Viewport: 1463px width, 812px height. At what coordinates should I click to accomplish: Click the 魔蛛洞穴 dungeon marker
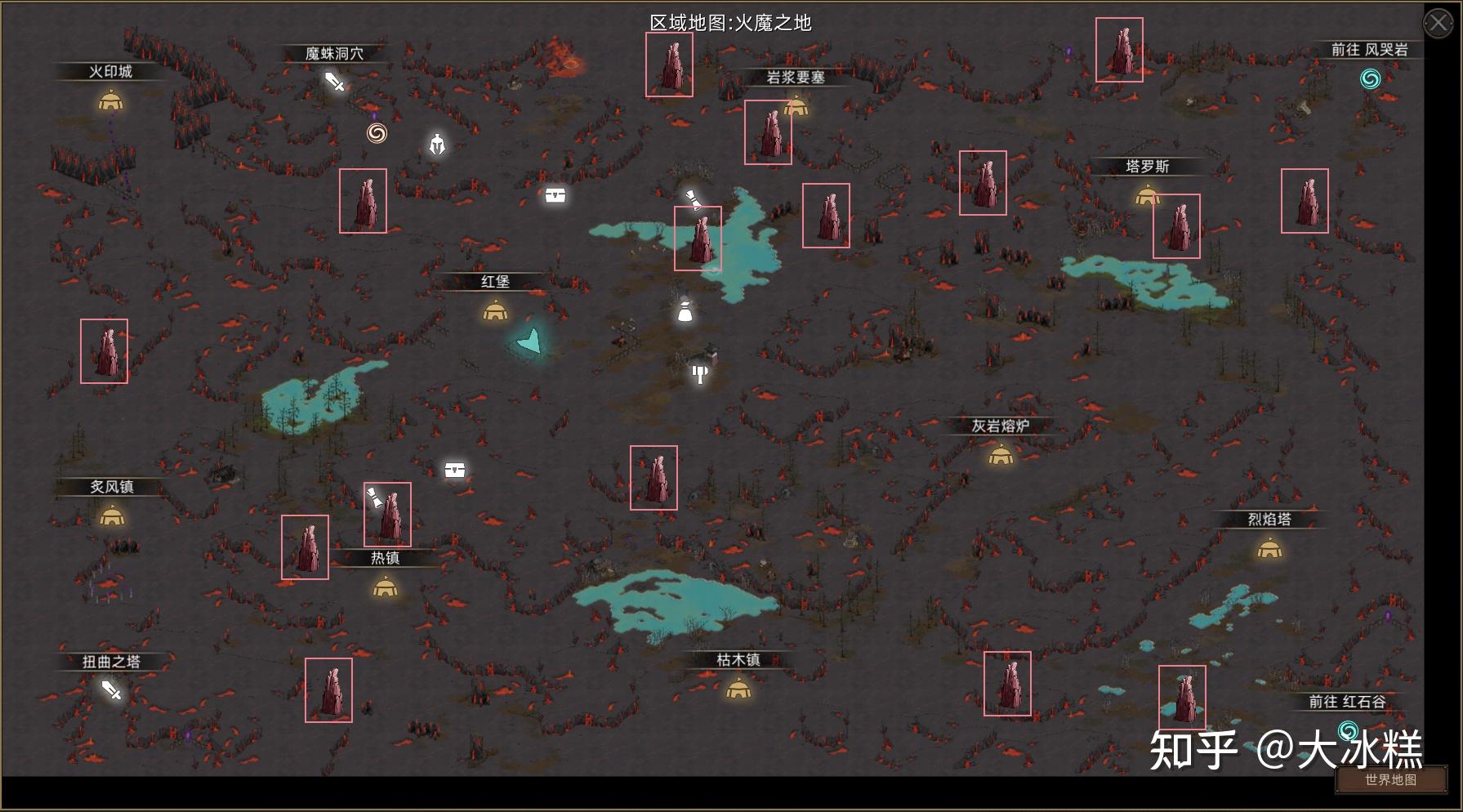pos(335,82)
